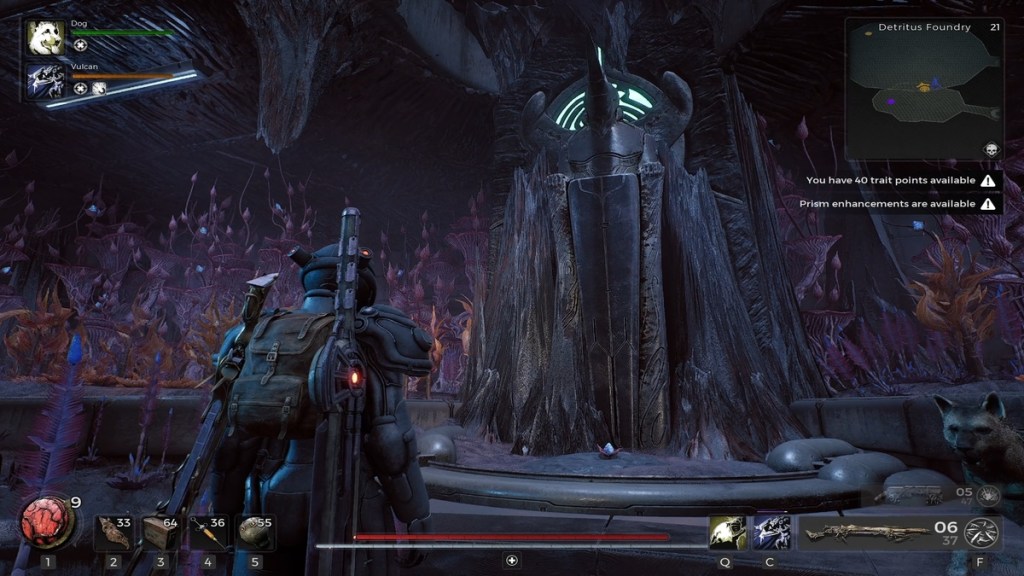Activate the weapon mod icon above F
Screen dimensions: 1024x576
(981, 533)
